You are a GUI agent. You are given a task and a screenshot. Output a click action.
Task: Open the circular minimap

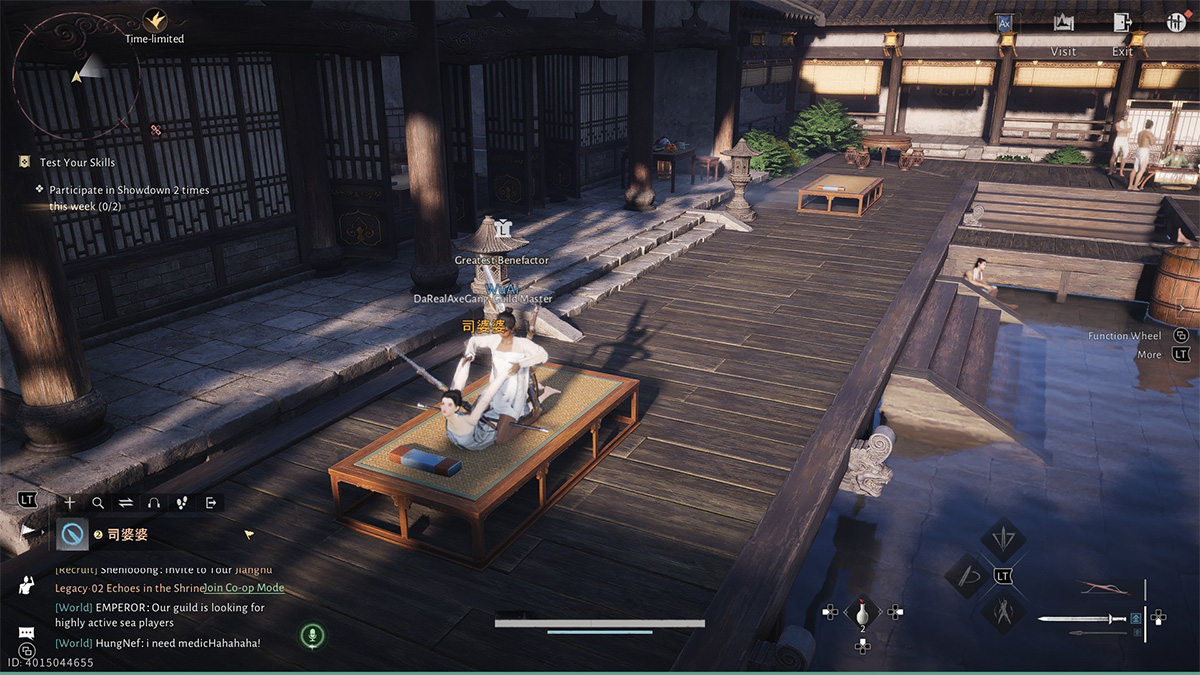click(75, 75)
